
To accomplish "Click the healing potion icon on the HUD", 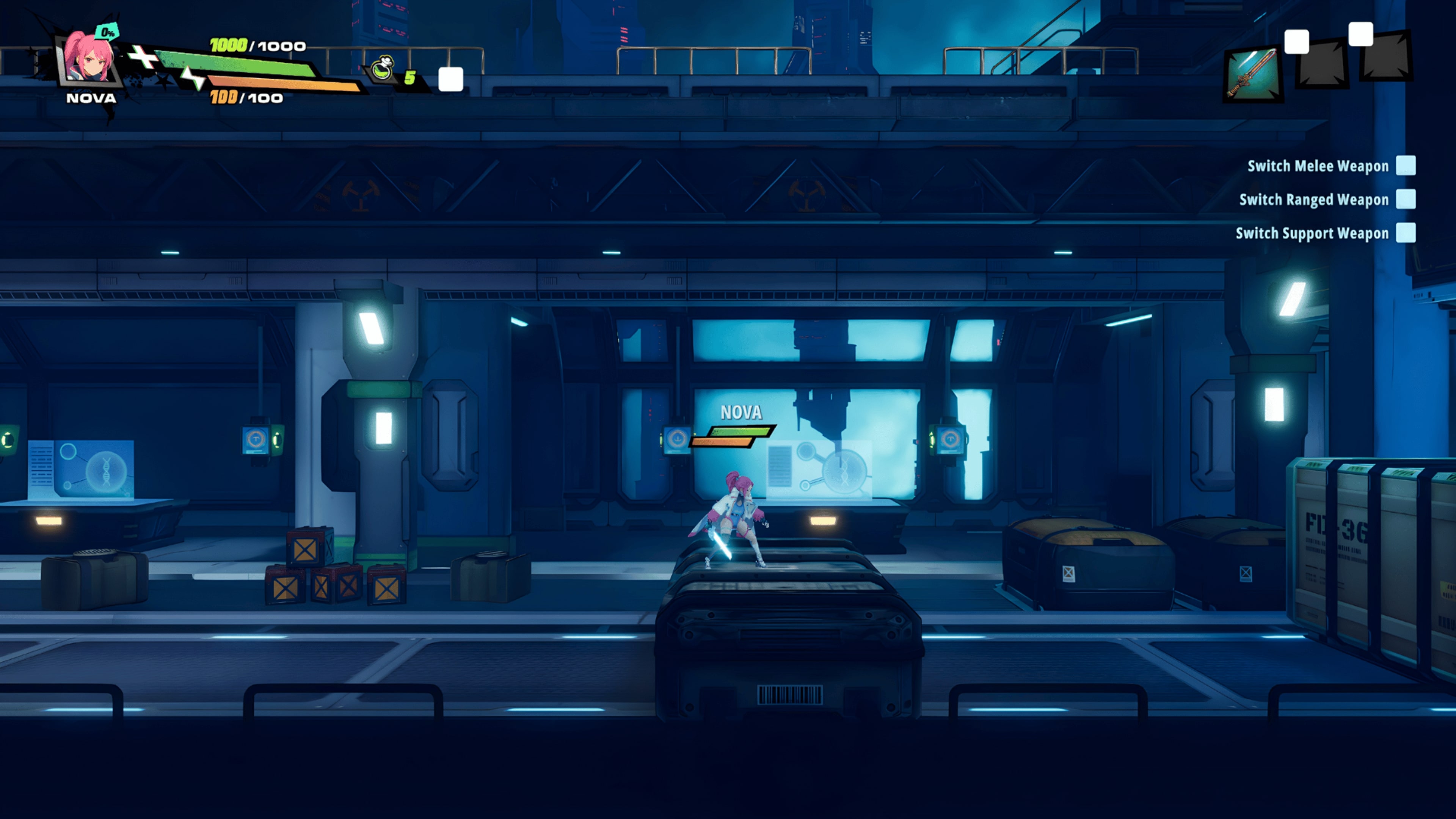I will point(383,69).
